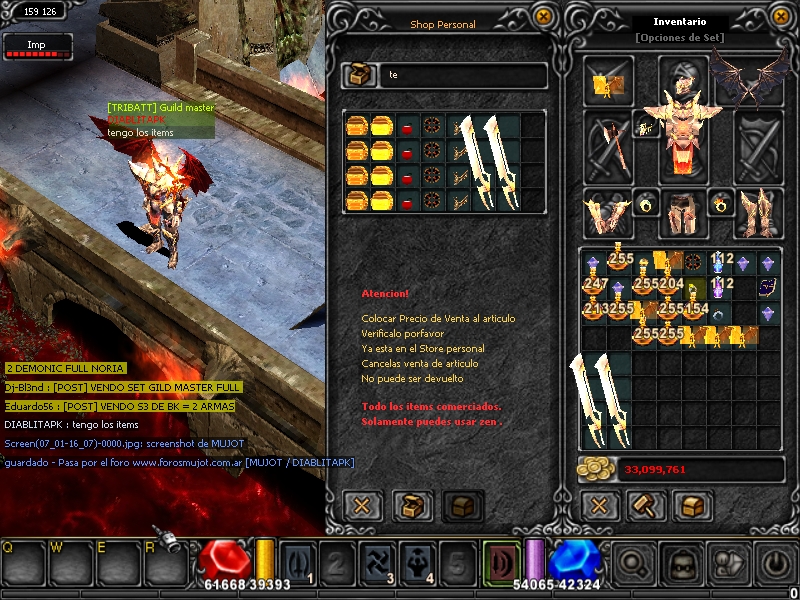Screen dimensions: 800x600
Task: Select the equipped axe weapon slot
Action: coord(609,144)
